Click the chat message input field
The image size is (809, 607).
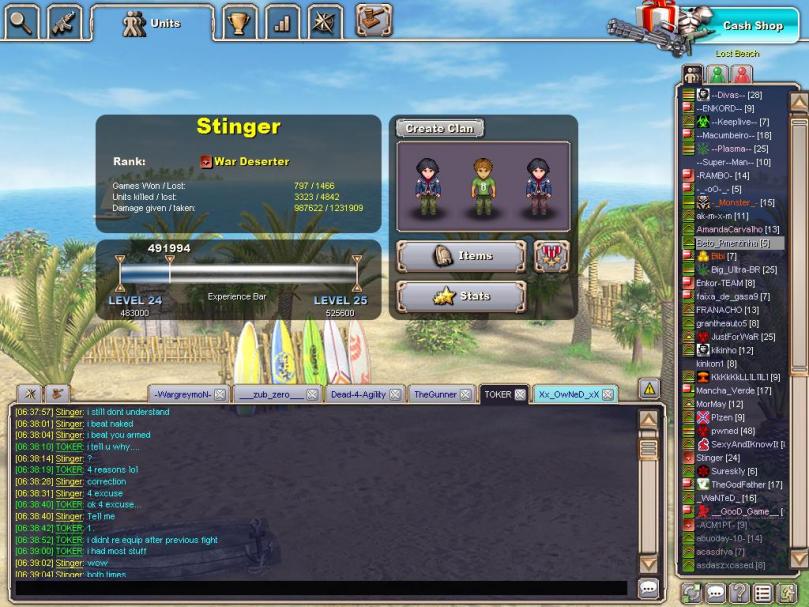(320, 589)
